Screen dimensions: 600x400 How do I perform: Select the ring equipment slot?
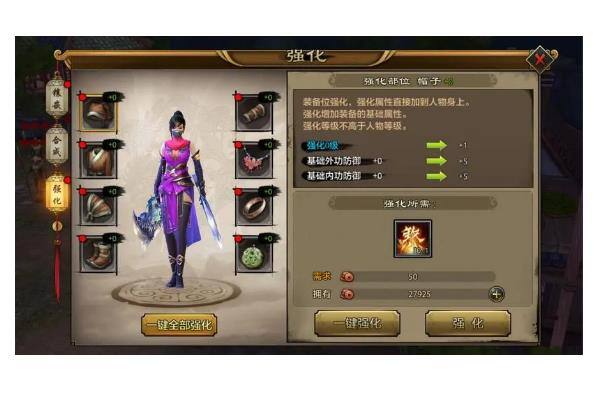253,207
